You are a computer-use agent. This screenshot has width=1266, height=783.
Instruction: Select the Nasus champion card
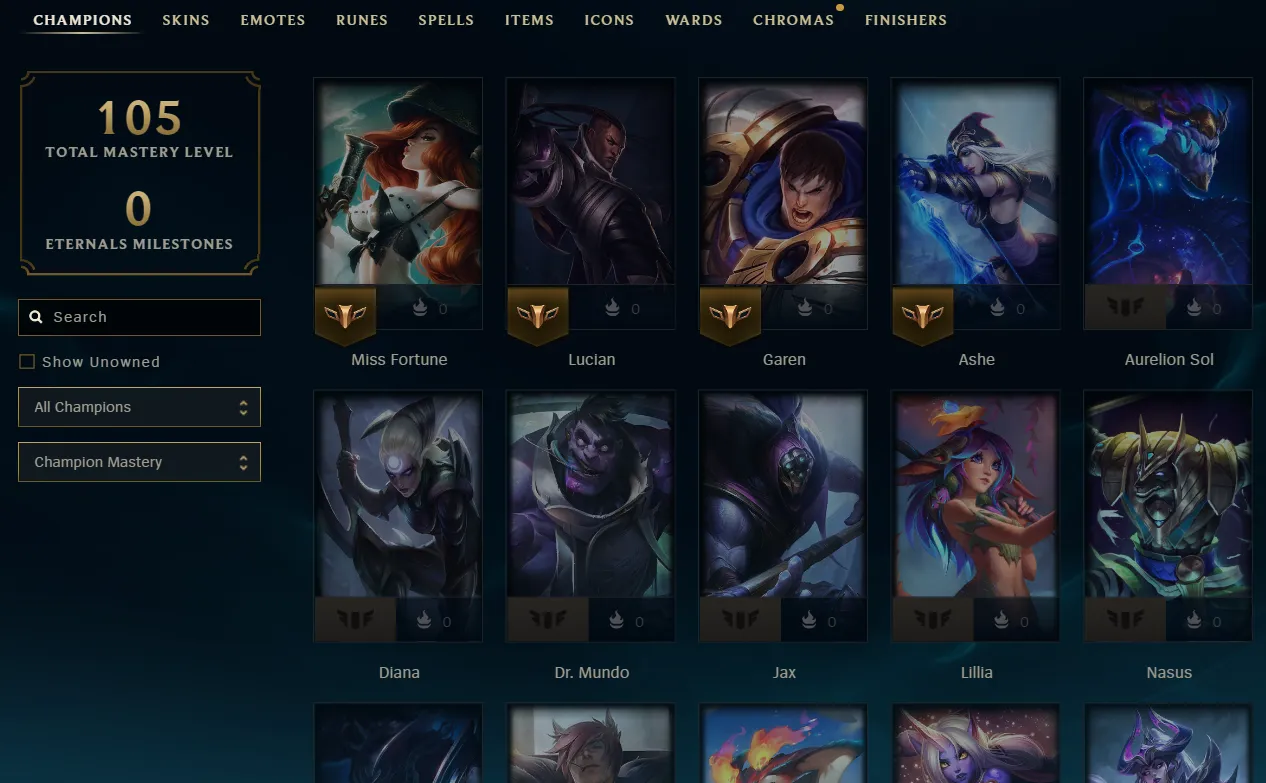1168,495
